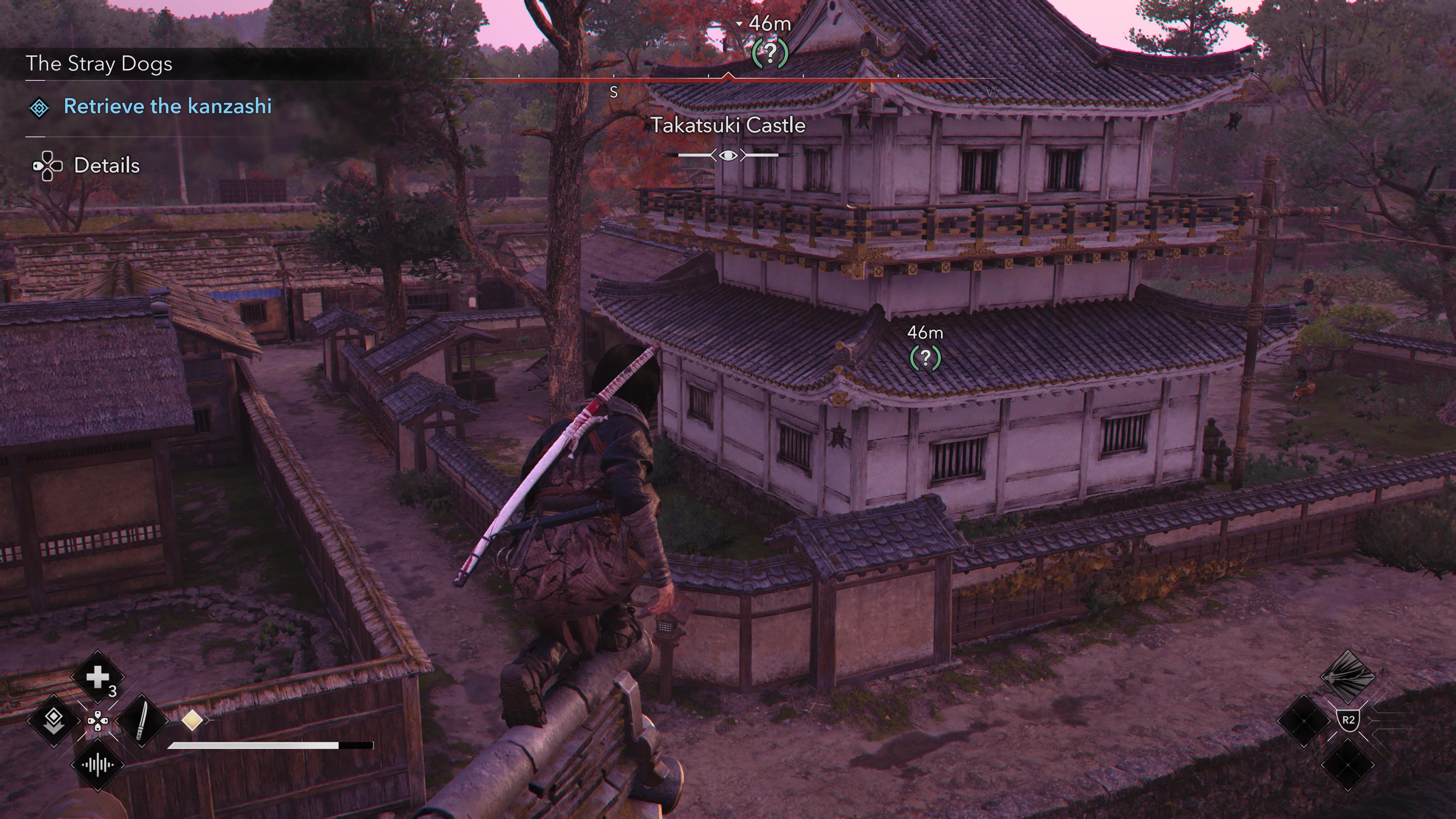Use the sword burst ability icon

(1348, 676)
